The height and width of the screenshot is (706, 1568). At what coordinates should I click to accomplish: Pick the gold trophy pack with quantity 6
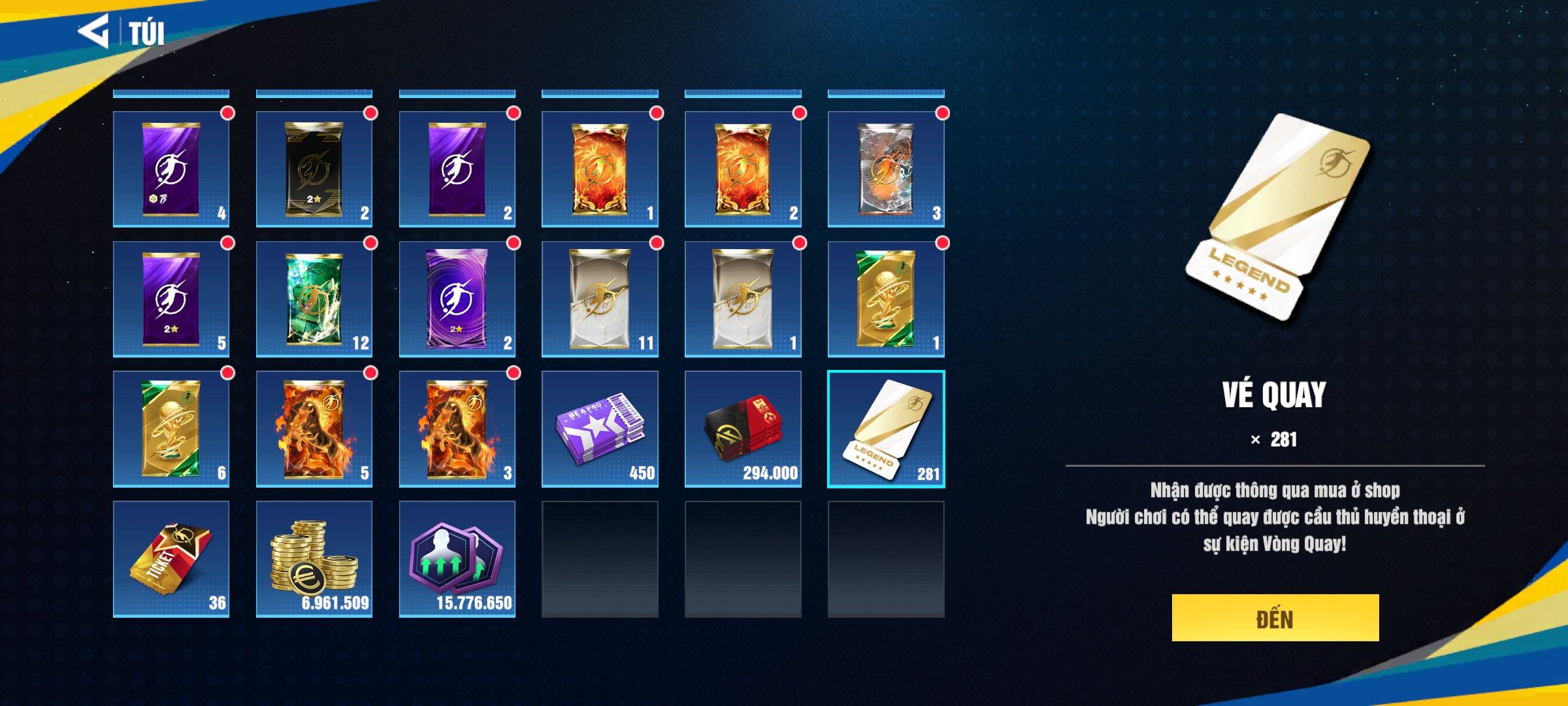tap(171, 429)
